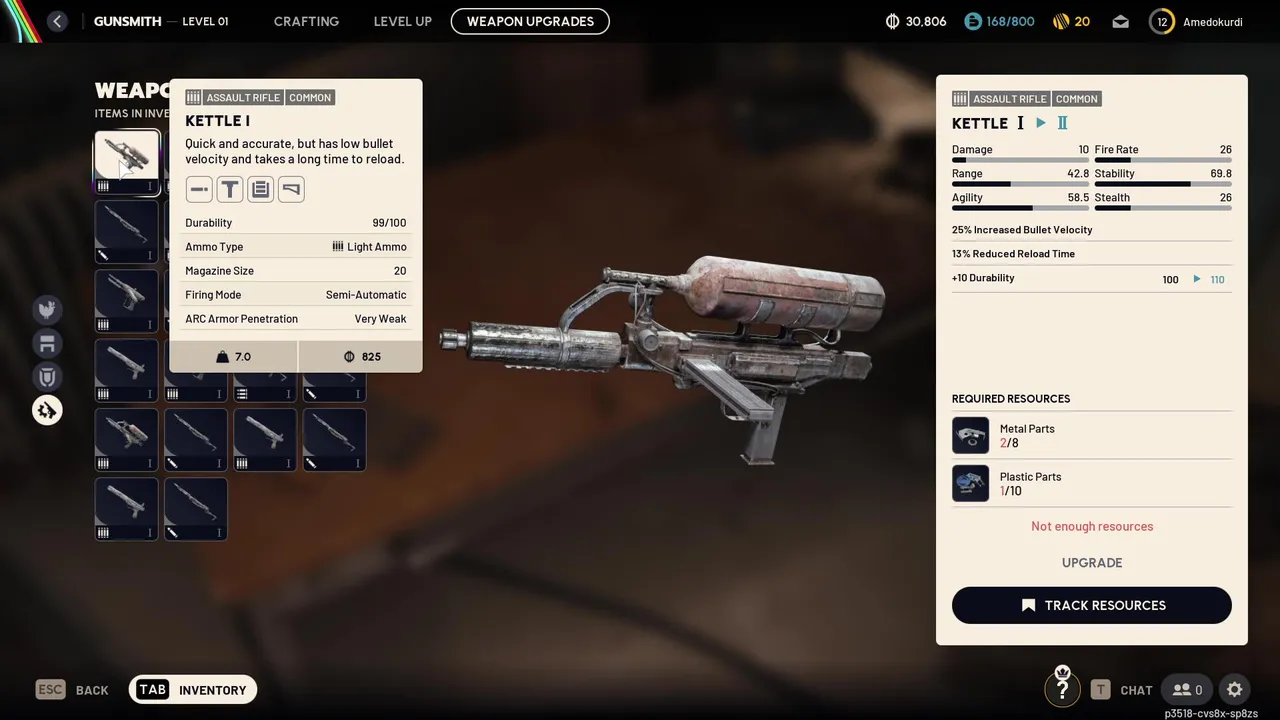Open the settings gear
Viewport: 1280px width, 720px height.
click(x=1235, y=690)
